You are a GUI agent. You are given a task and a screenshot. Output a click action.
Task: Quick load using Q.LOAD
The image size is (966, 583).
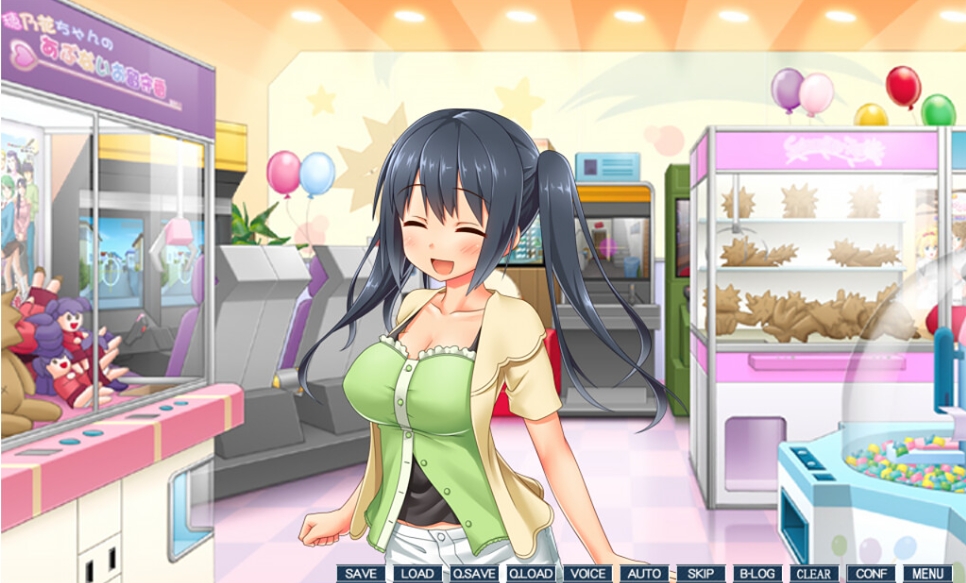point(531,574)
